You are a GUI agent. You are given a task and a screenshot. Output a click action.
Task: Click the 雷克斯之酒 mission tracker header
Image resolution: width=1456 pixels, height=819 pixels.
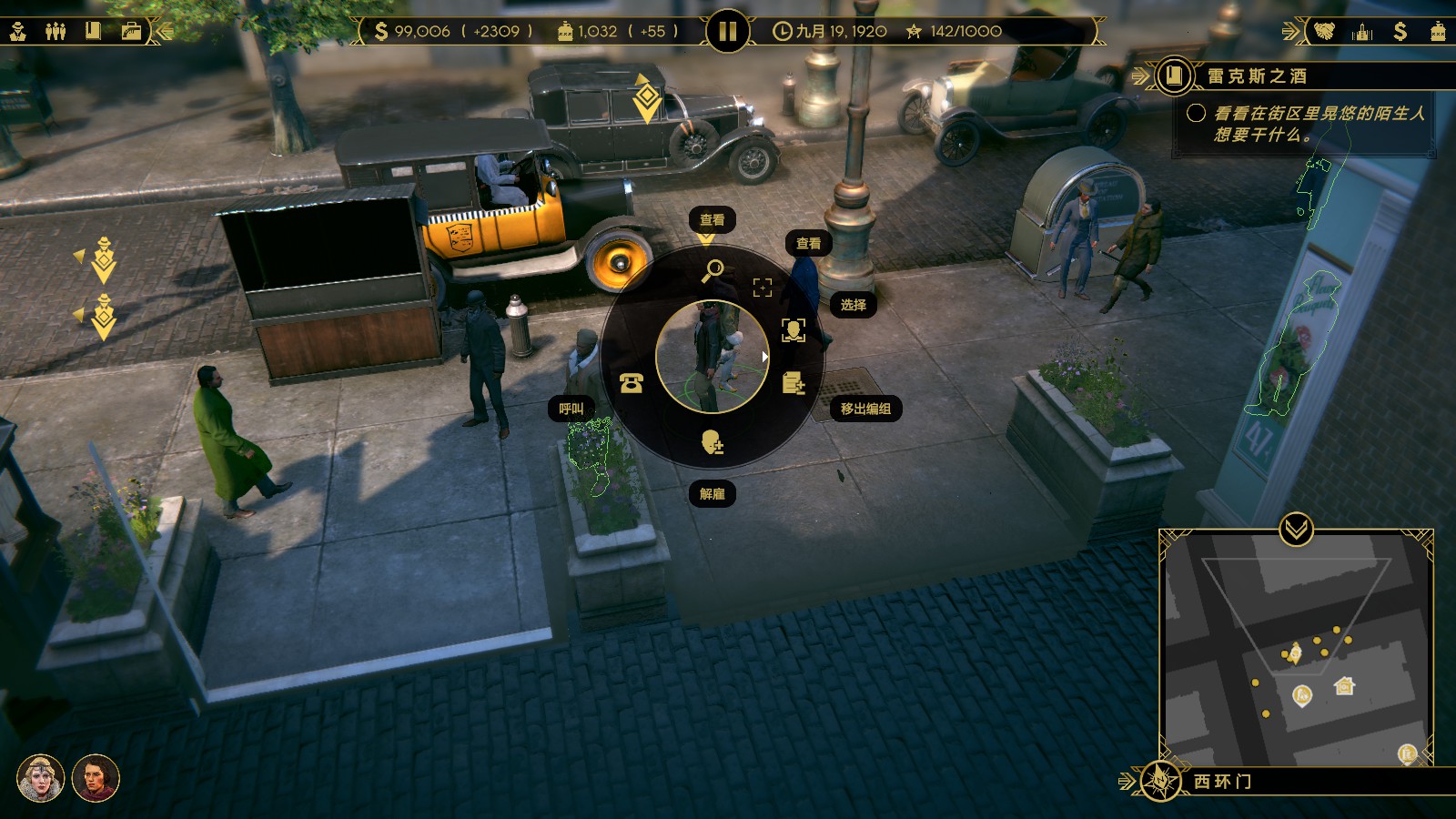click(x=1257, y=76)
